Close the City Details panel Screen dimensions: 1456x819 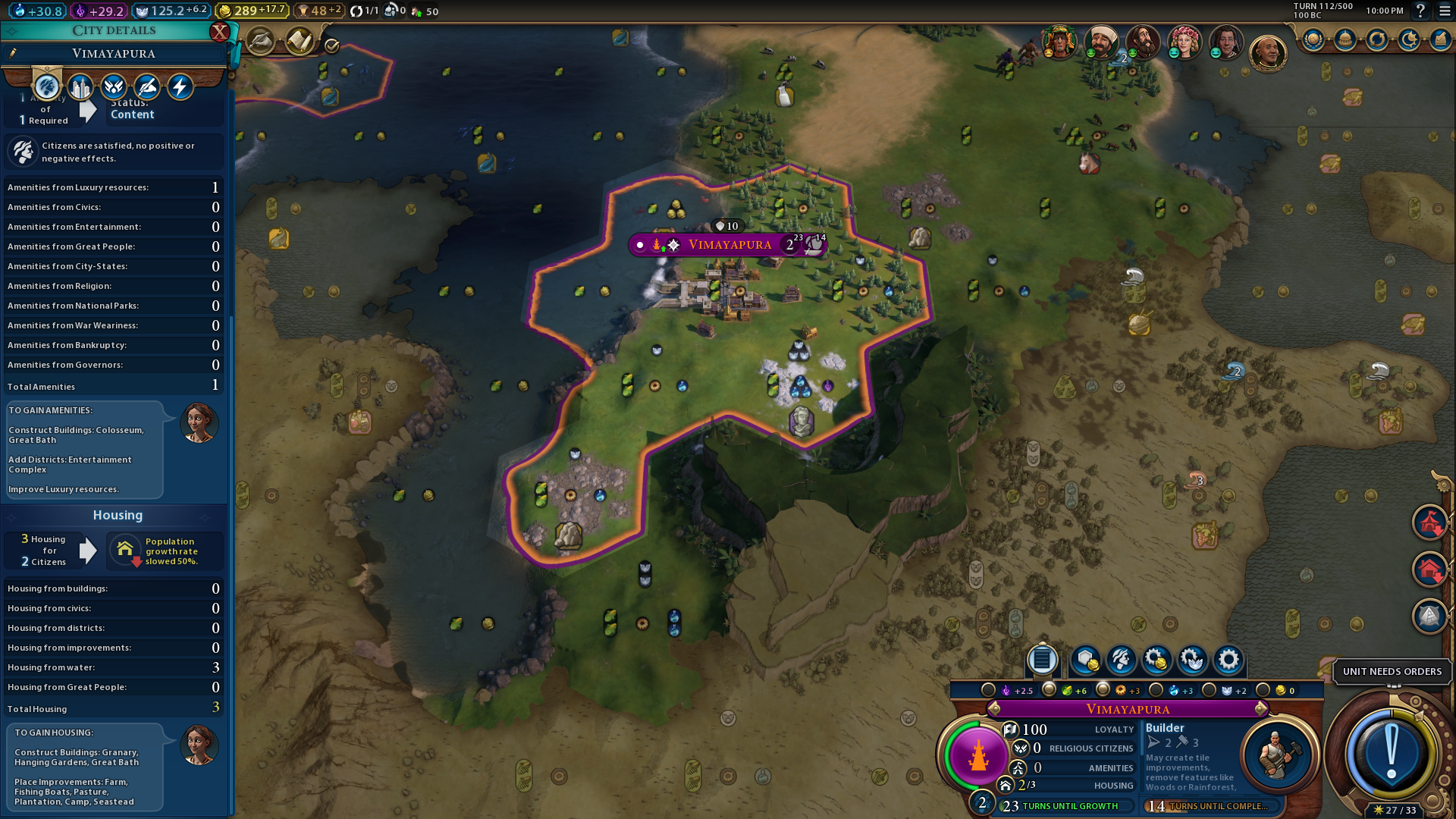(219, 31)
